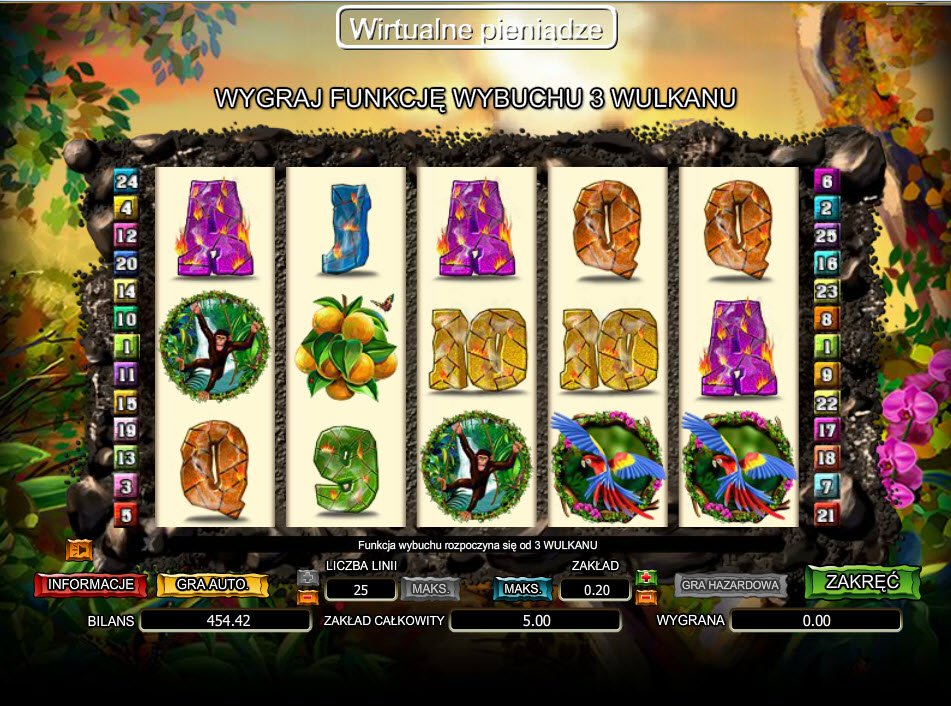
Task: Select payline marker 21
Action: (x=826, y=515)
